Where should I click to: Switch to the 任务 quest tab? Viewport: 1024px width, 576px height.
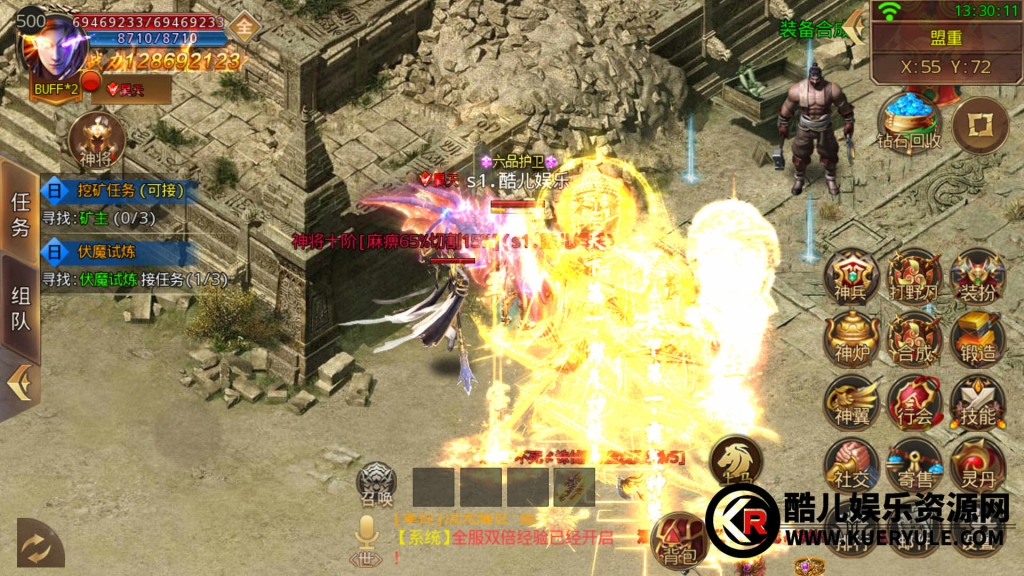[x=21, y=213]
